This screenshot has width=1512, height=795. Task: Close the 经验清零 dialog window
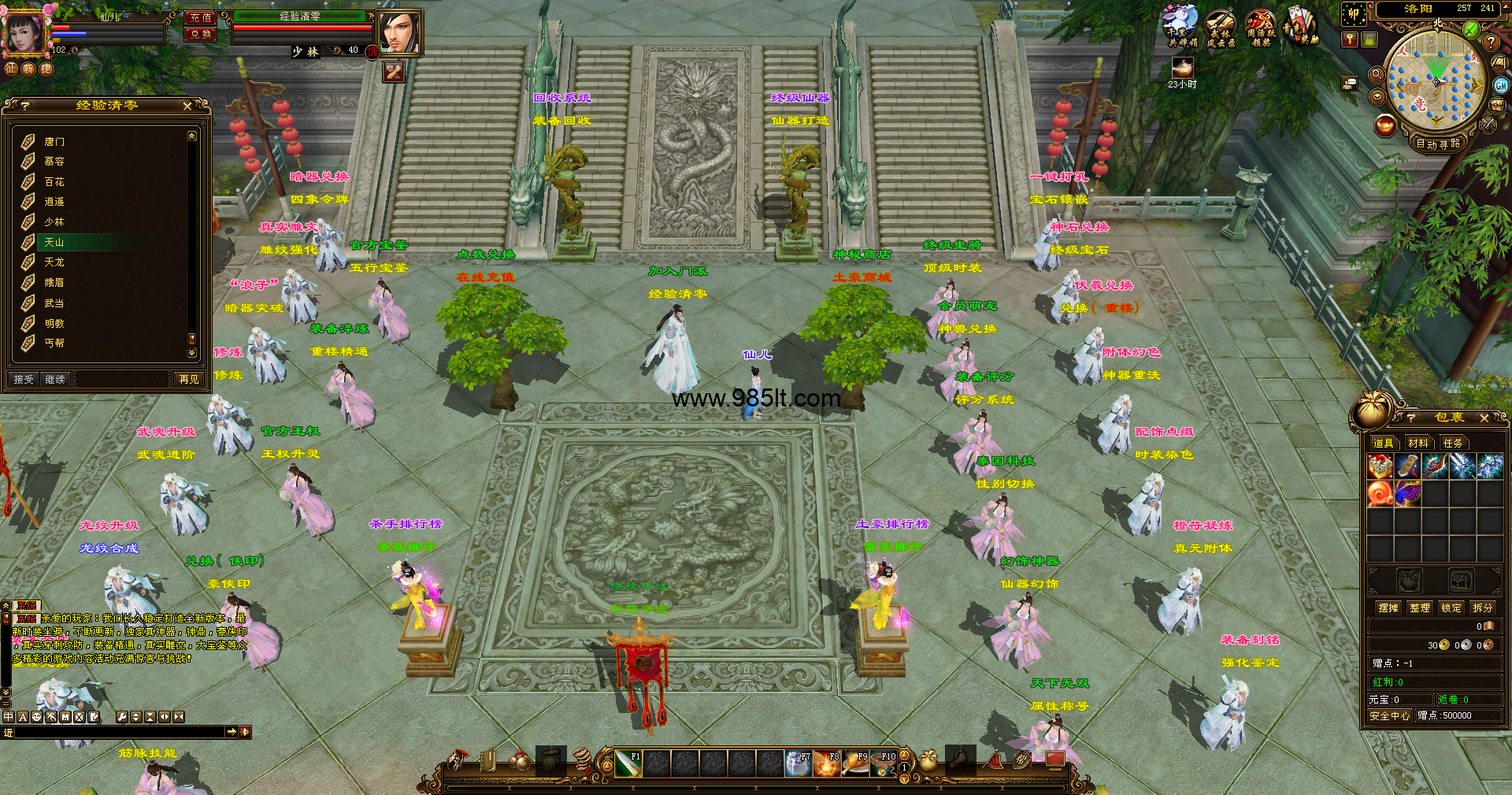click(187, 106)
